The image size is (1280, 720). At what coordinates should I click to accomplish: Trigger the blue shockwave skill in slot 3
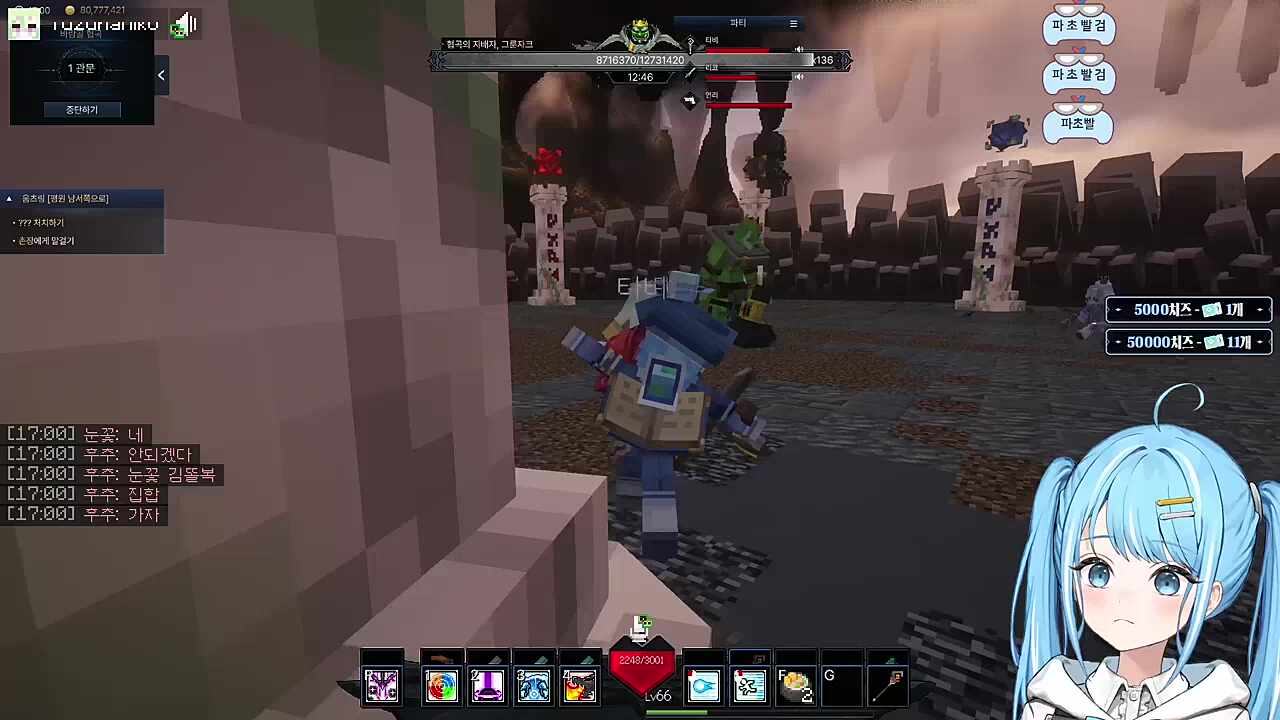pos(534,685)
